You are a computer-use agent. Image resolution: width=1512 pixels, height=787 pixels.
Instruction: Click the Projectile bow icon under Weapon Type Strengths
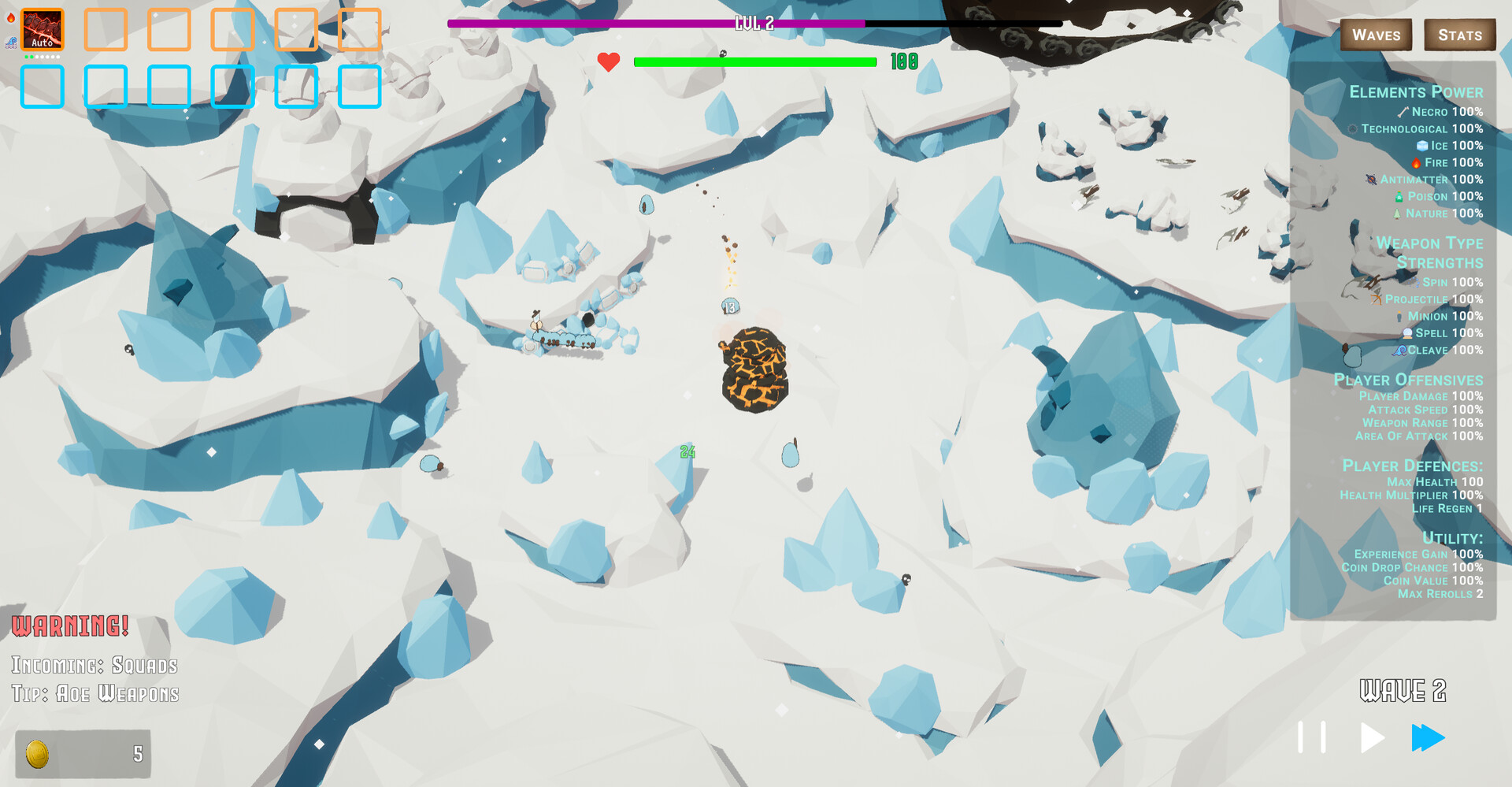point(1376,299)
